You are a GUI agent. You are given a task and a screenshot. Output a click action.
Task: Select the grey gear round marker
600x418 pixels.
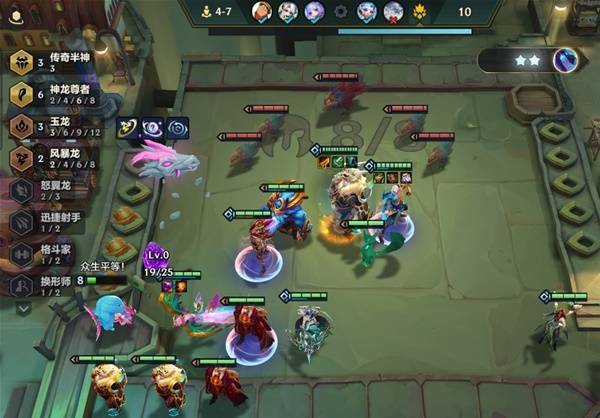340,11
